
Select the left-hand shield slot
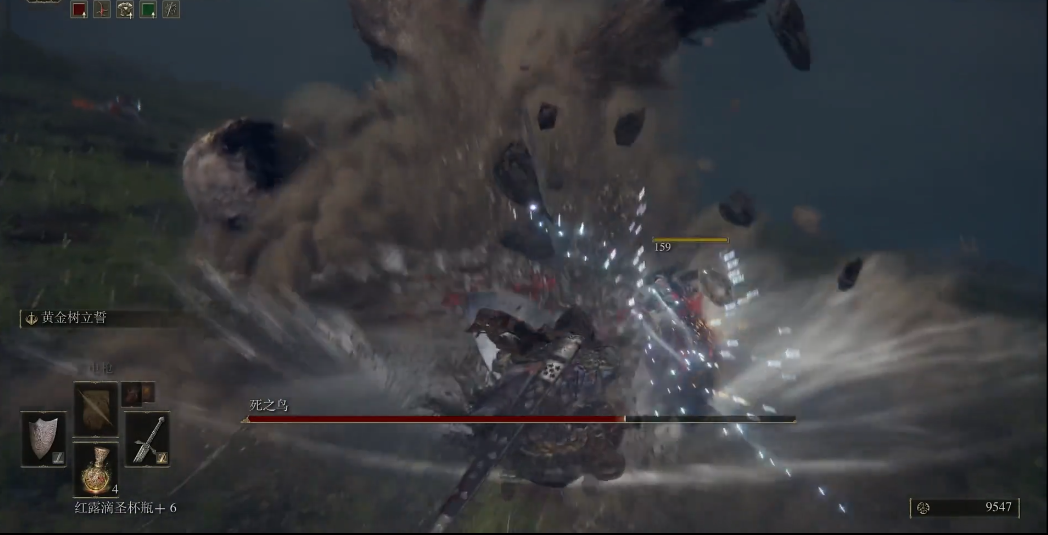tap(43, 439)
